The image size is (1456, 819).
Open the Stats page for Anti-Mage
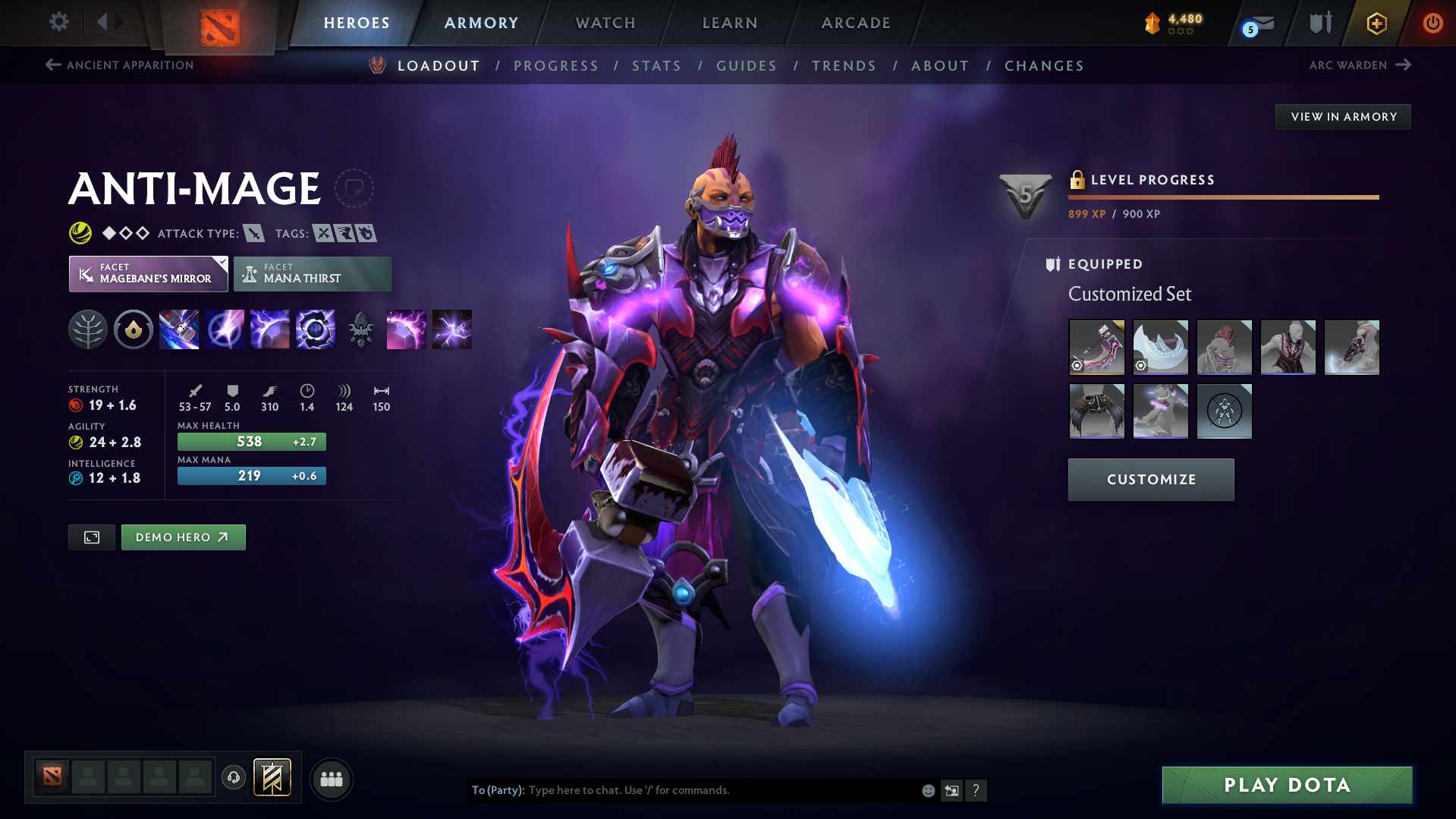tap(656, 66)
